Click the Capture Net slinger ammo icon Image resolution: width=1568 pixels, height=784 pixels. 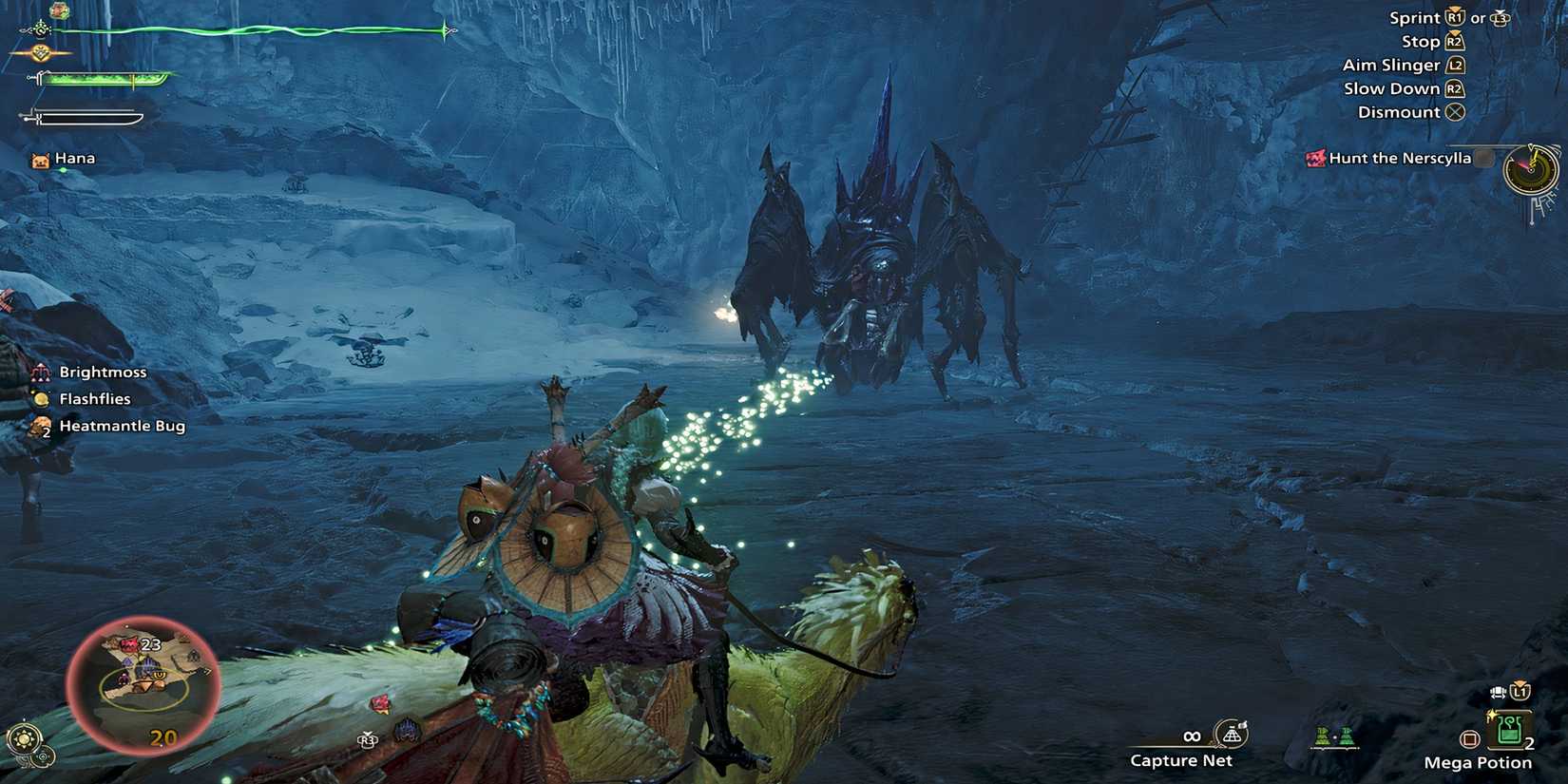1231,735
